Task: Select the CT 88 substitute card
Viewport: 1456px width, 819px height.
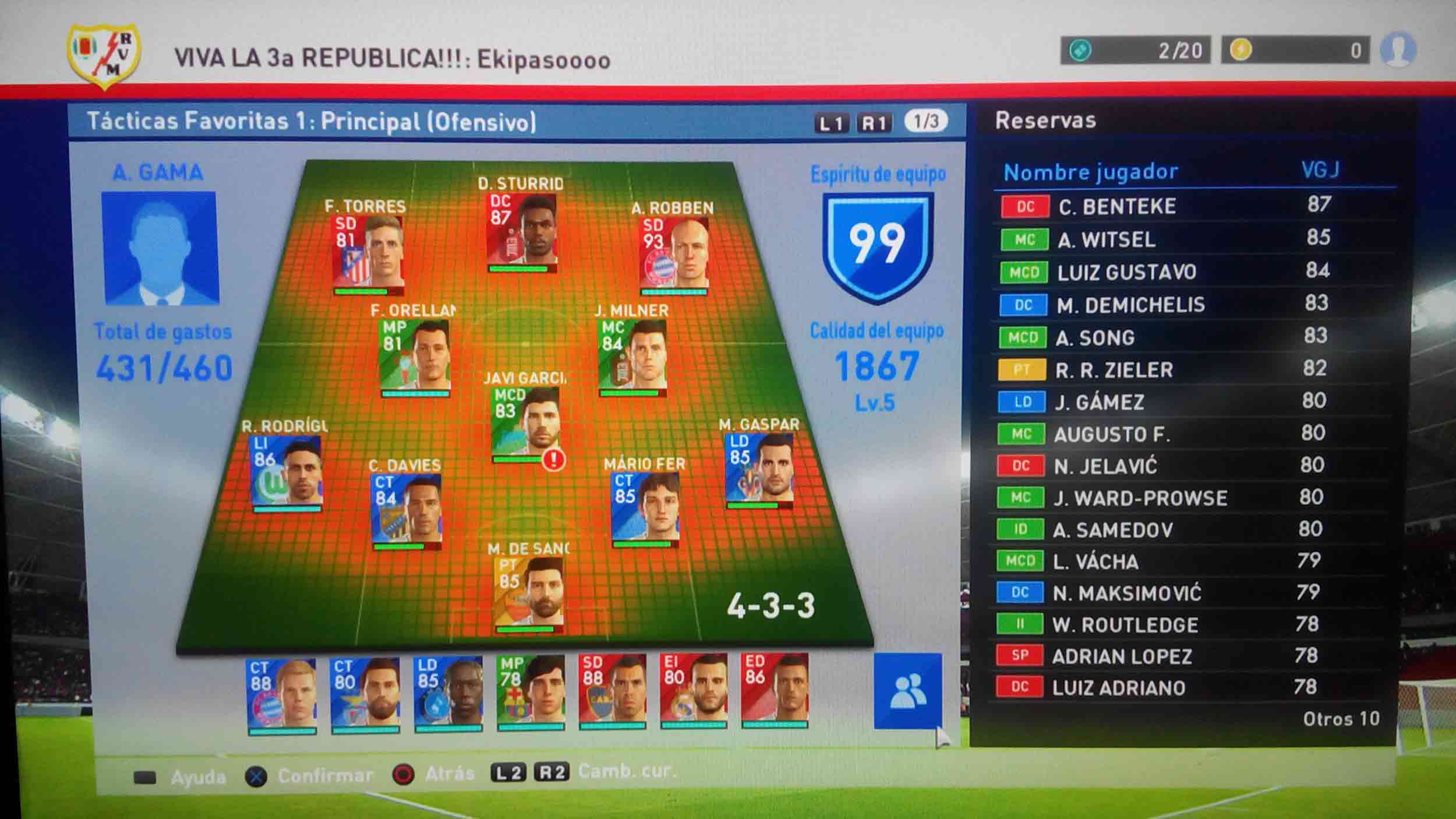Action: point(282,695)
